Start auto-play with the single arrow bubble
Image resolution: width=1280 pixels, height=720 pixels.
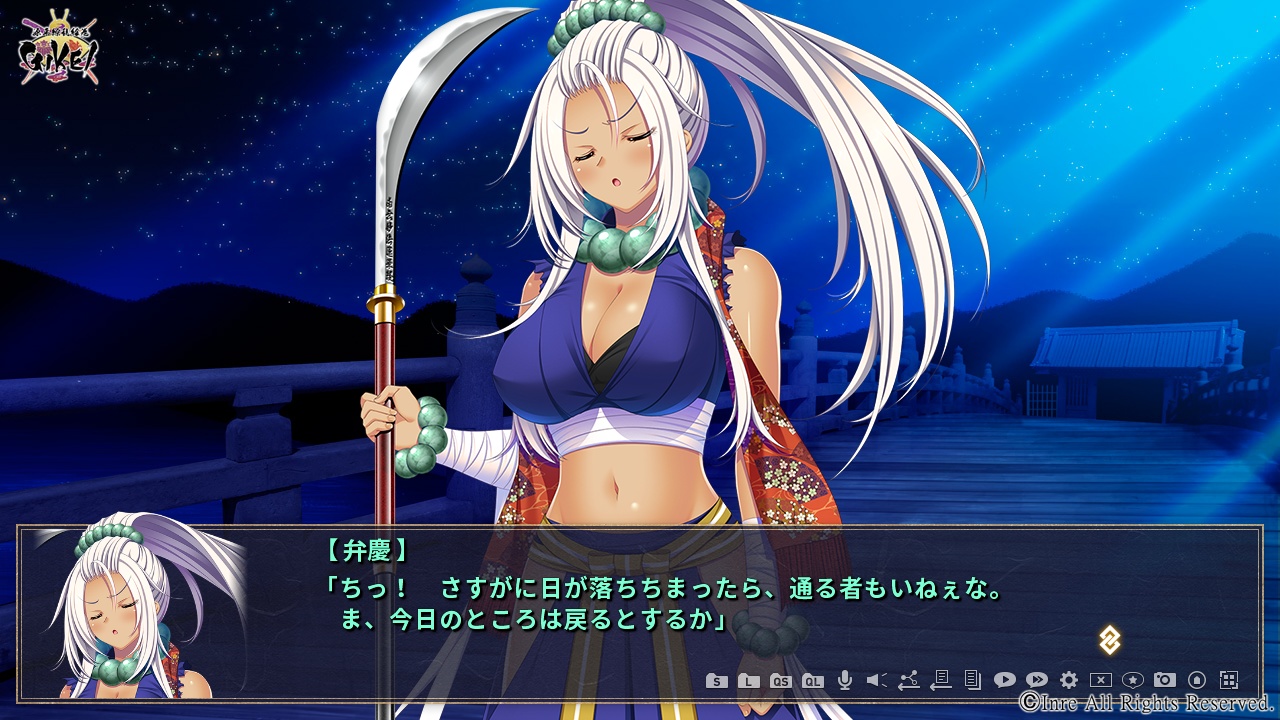coord(1004,680)
